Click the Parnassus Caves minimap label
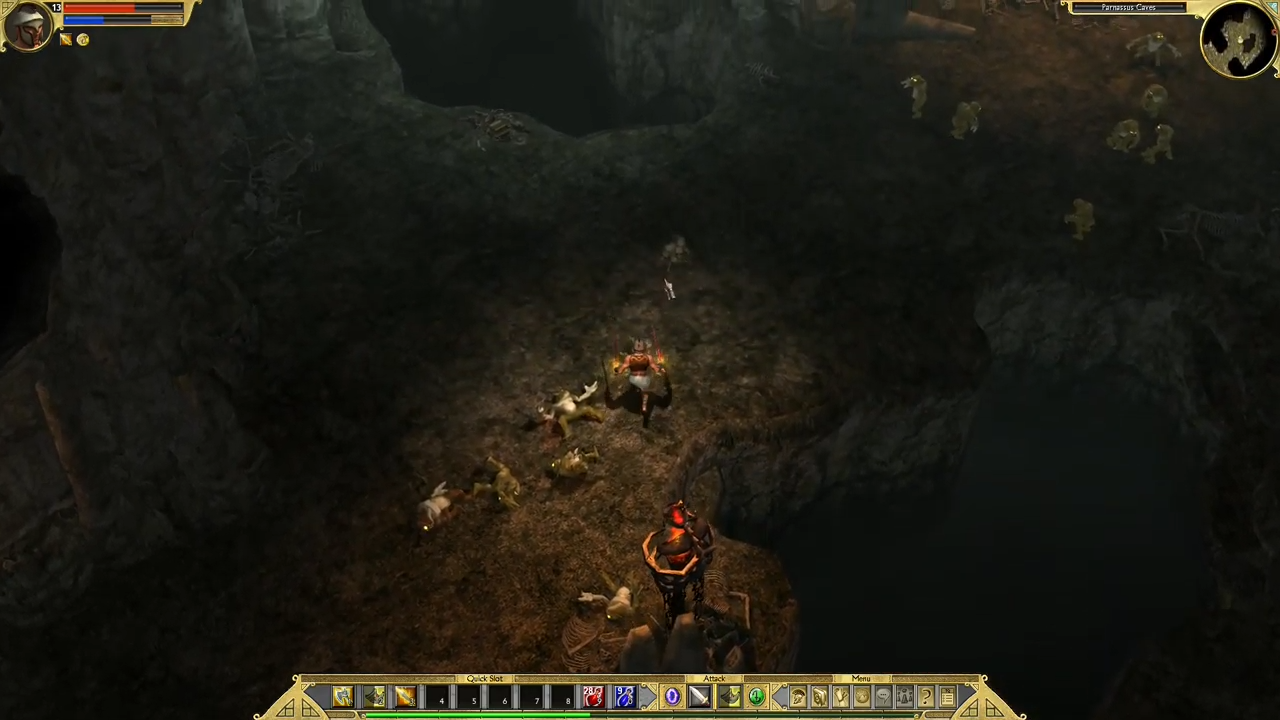Viewport: 1280px width, 720px height. tap(1128, 8)
